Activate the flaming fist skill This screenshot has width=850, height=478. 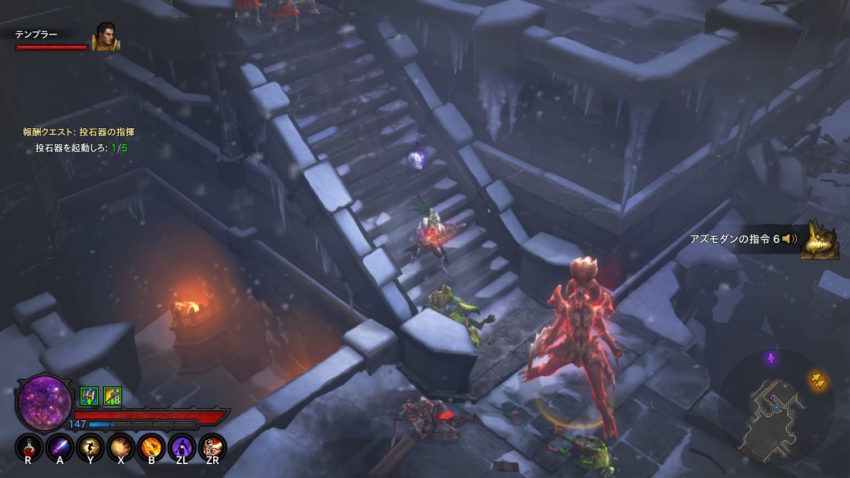212,446
